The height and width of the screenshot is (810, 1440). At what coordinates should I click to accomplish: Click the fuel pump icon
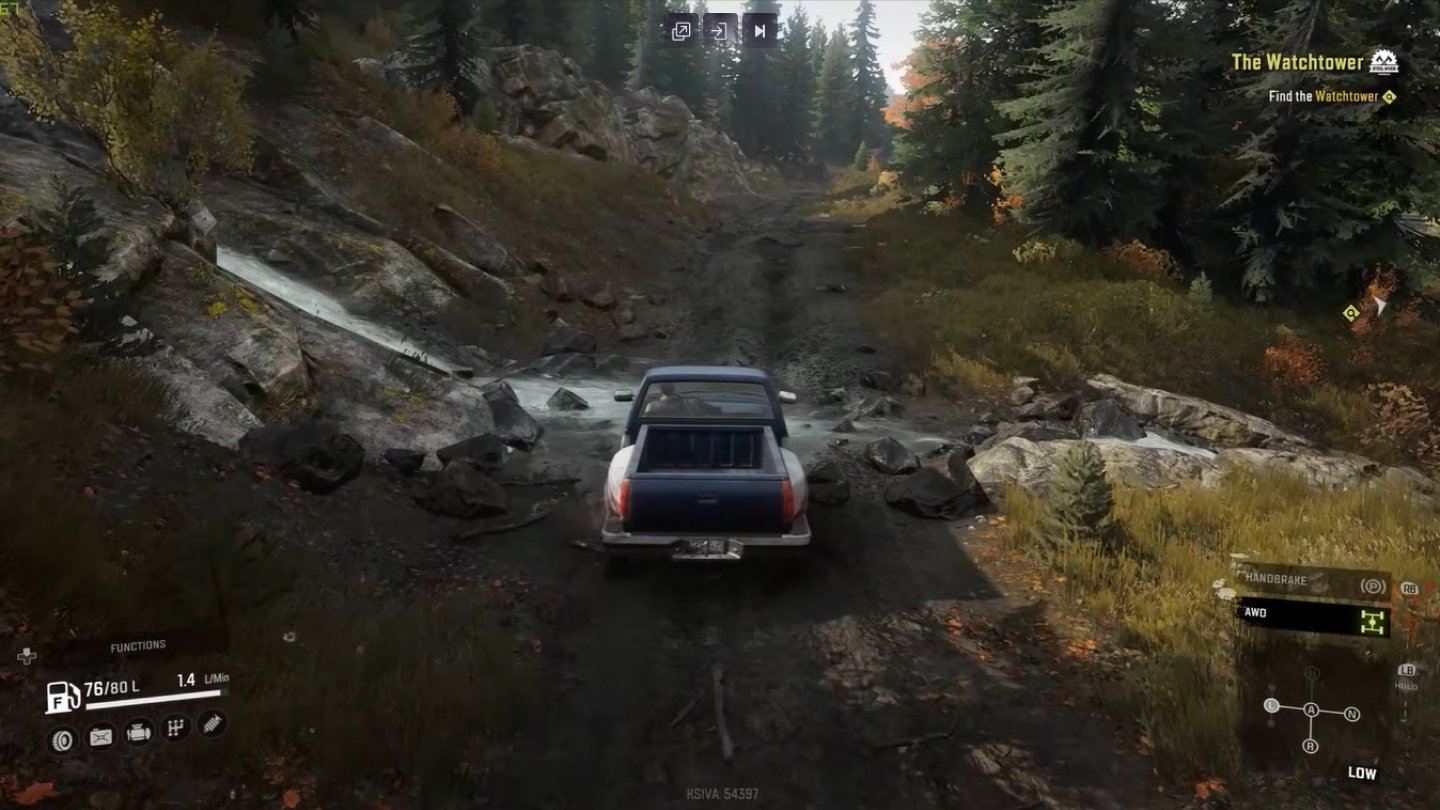click(x=62, y=696)
